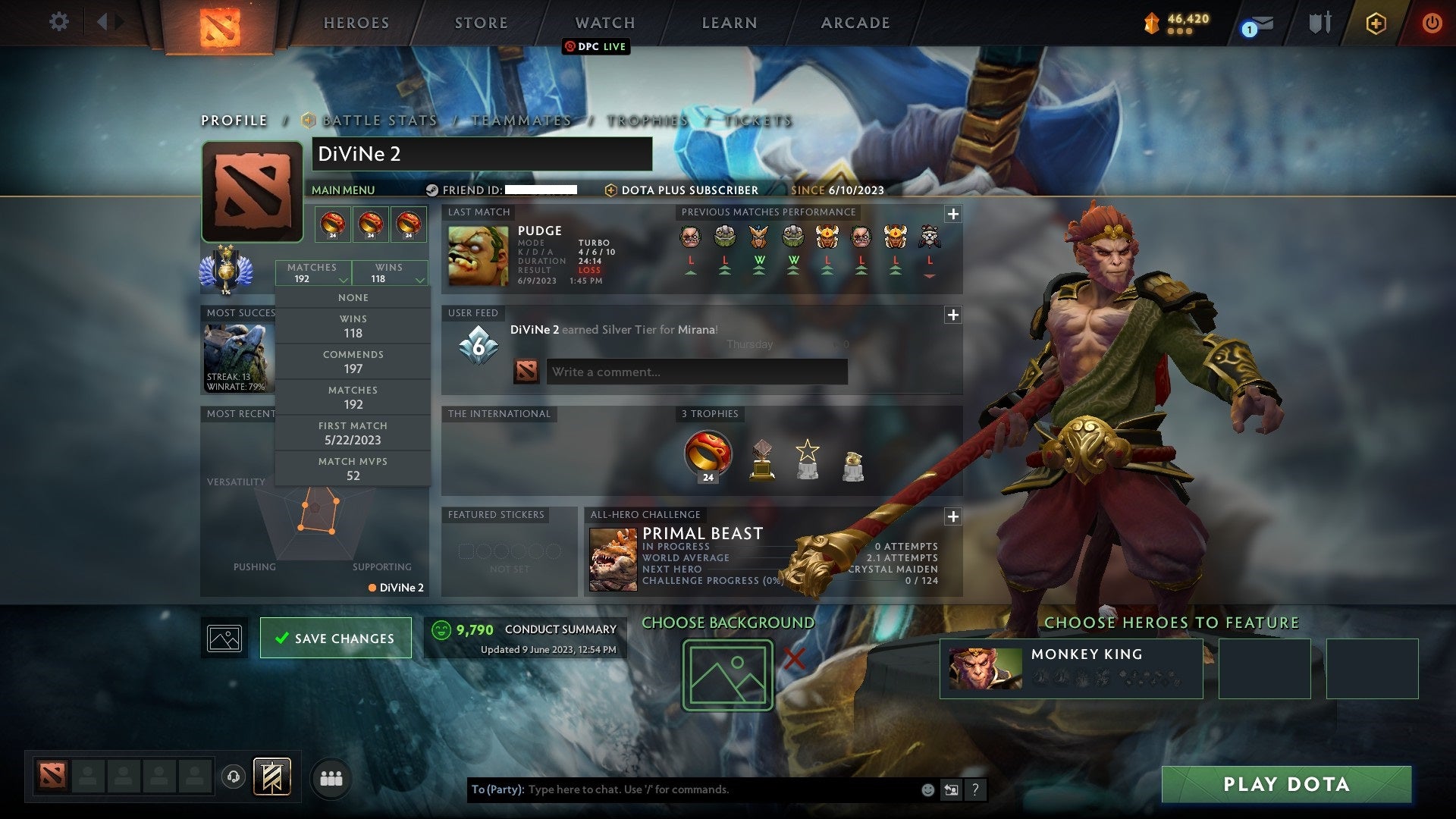The height and width of the screenshot is (819, 1456).
Task: Switch to the BATTLE STATS tab
Action: coord(378,120)
